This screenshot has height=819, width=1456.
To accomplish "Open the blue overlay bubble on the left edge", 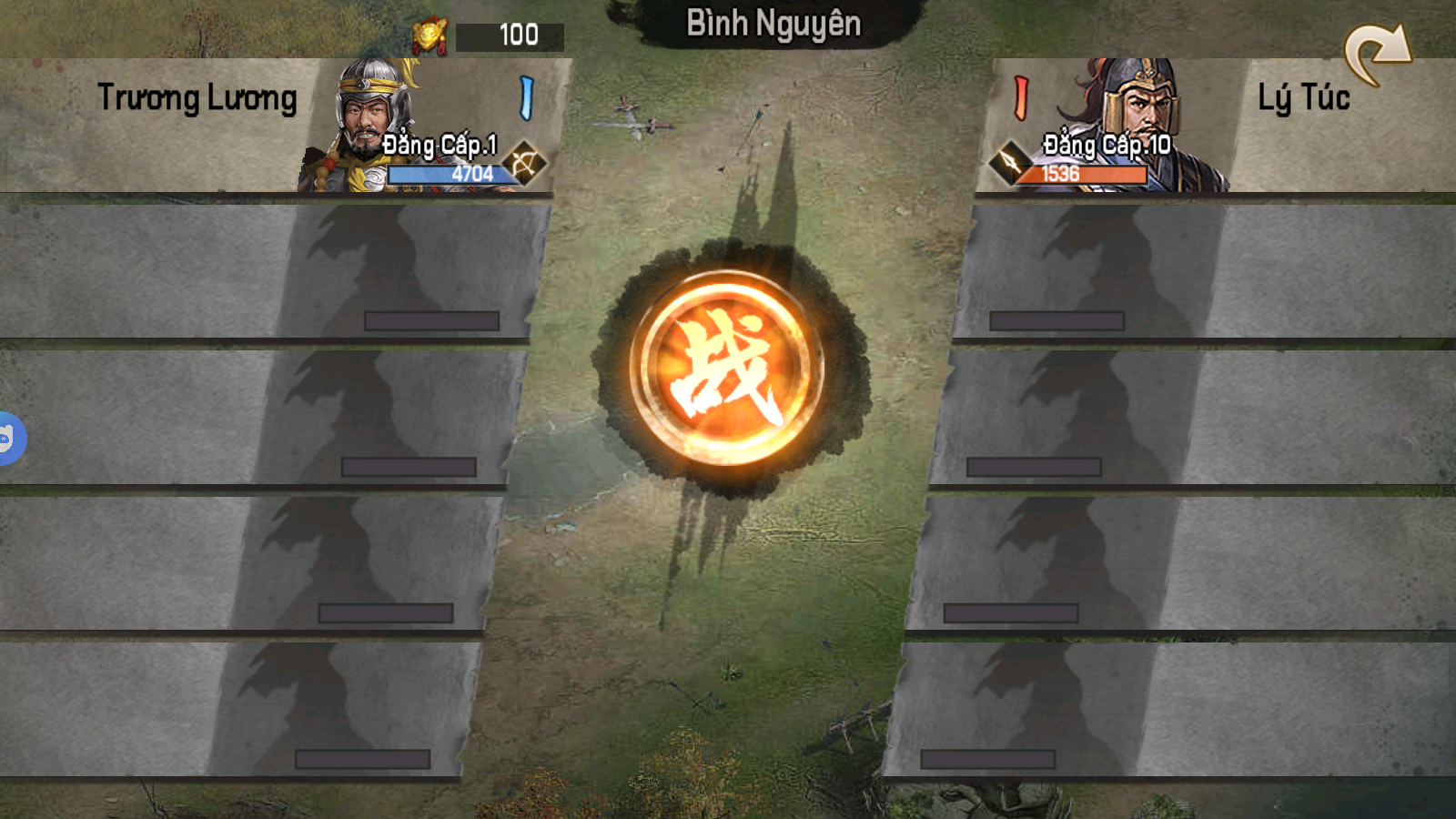I will 9,439.
